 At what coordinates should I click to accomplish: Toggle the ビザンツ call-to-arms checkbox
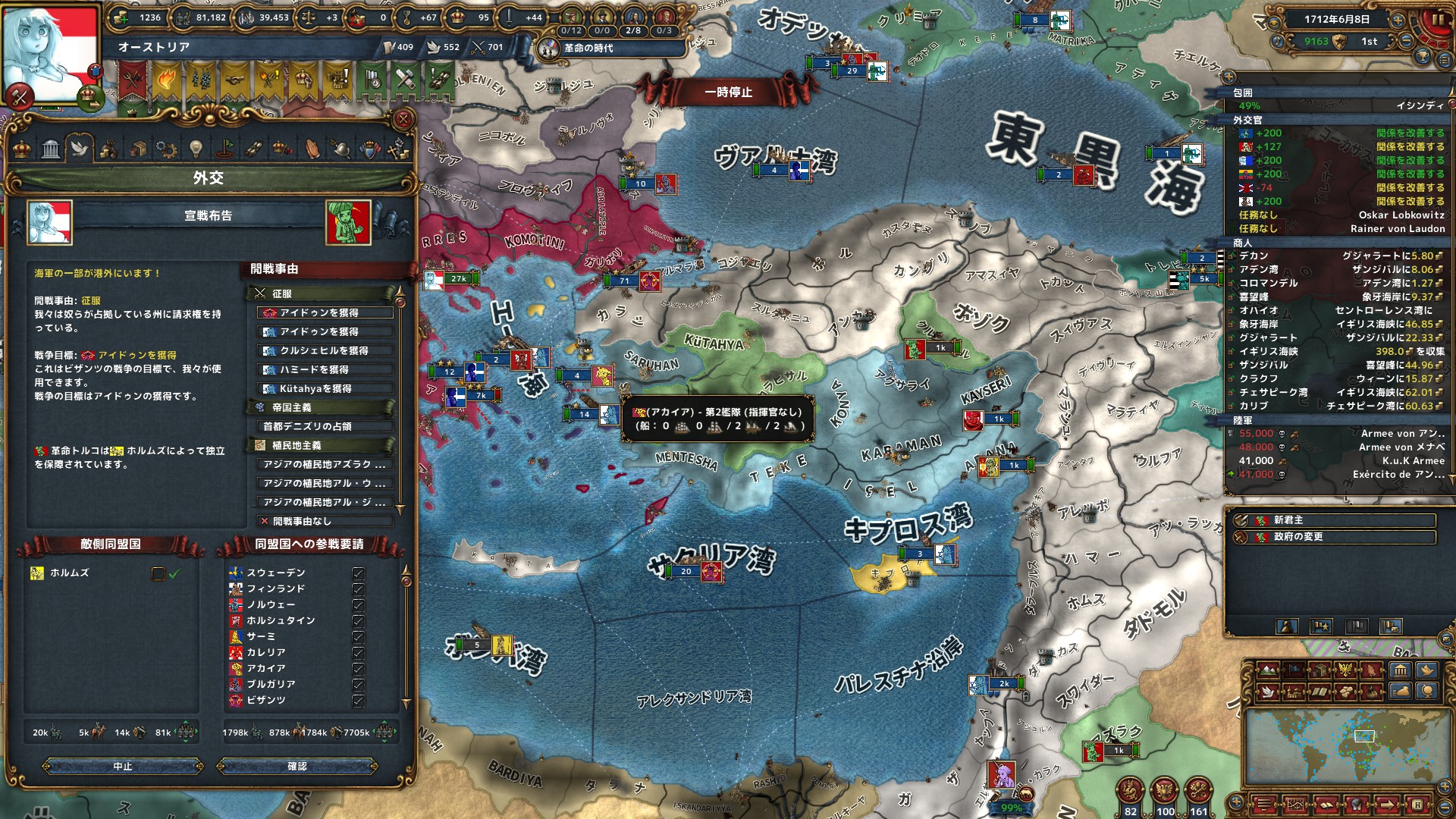click(359, 701)
